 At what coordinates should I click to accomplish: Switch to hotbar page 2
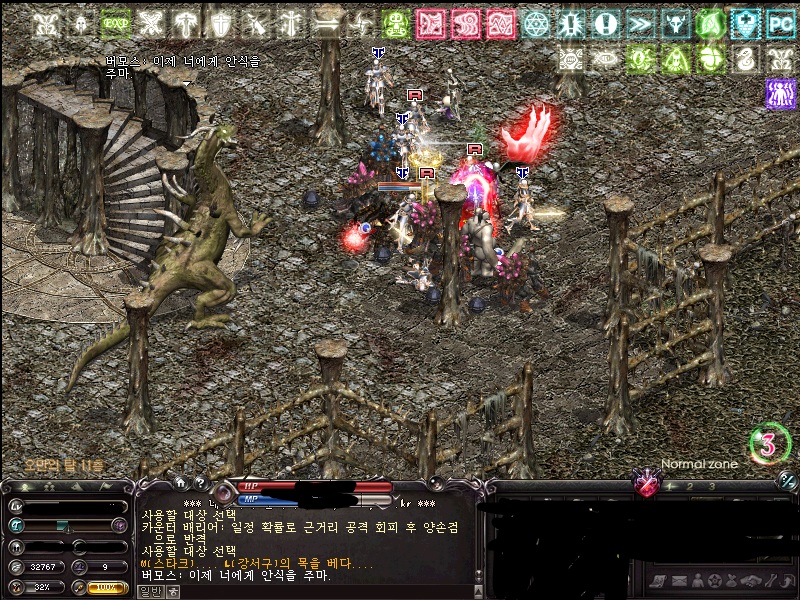tap(689, 486)
